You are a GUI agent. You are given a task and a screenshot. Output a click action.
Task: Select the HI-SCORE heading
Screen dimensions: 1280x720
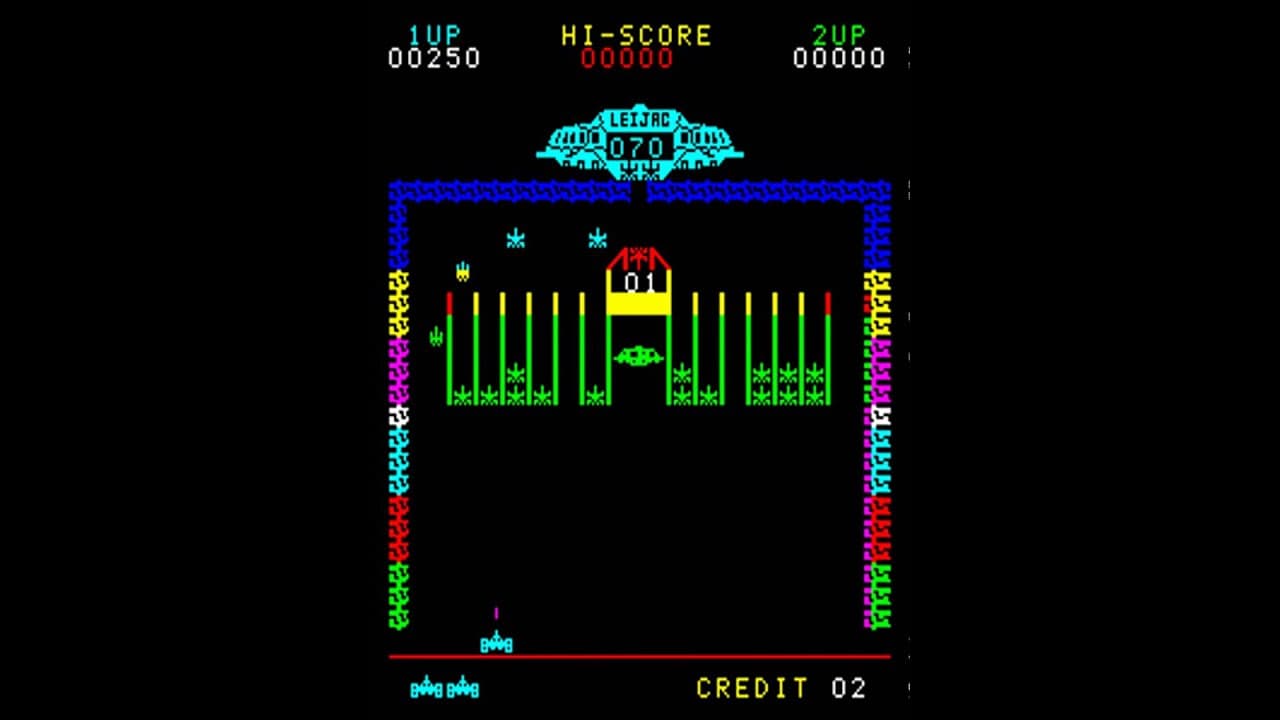[637, 32]
